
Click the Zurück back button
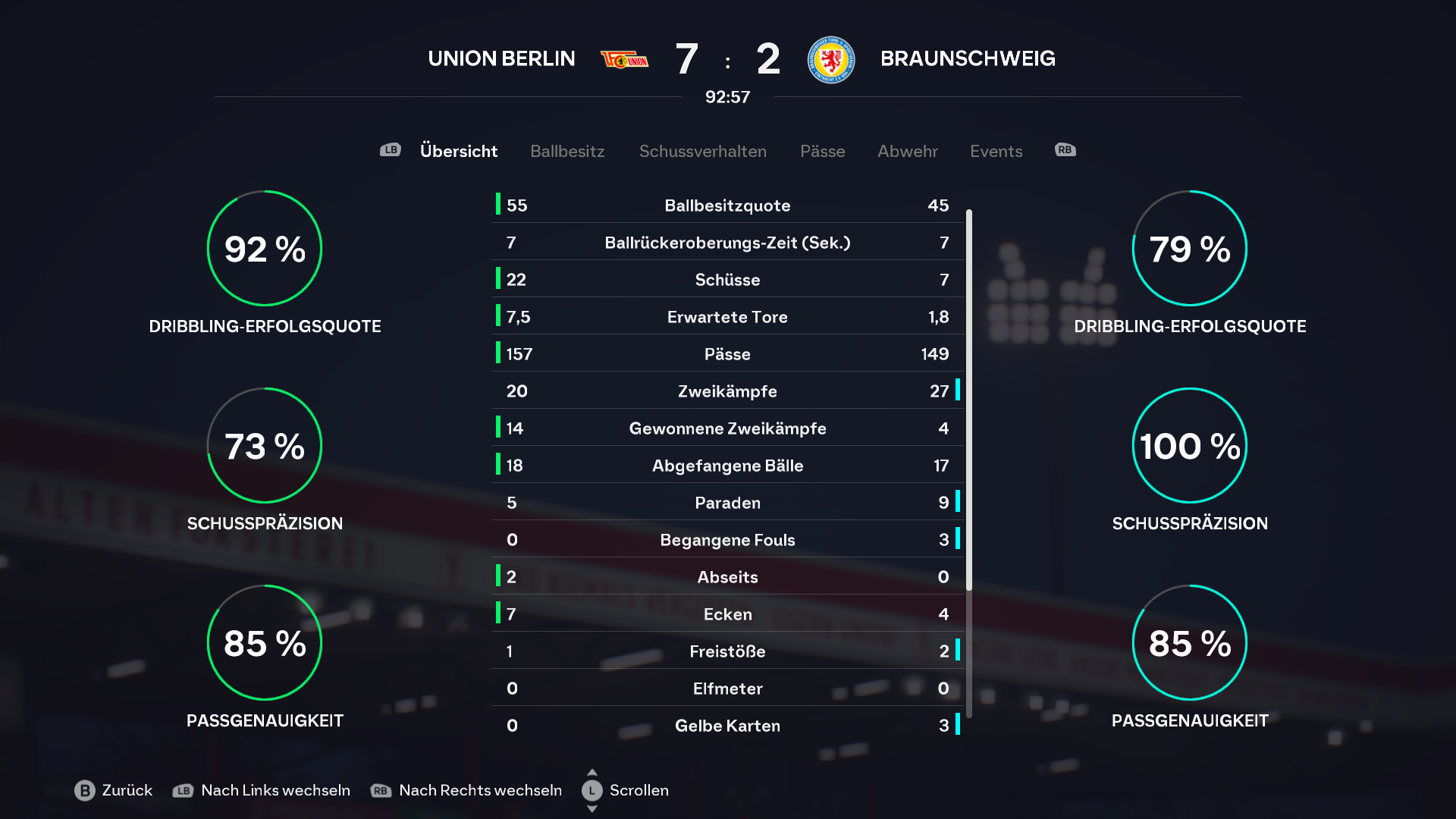pos(114,790)
